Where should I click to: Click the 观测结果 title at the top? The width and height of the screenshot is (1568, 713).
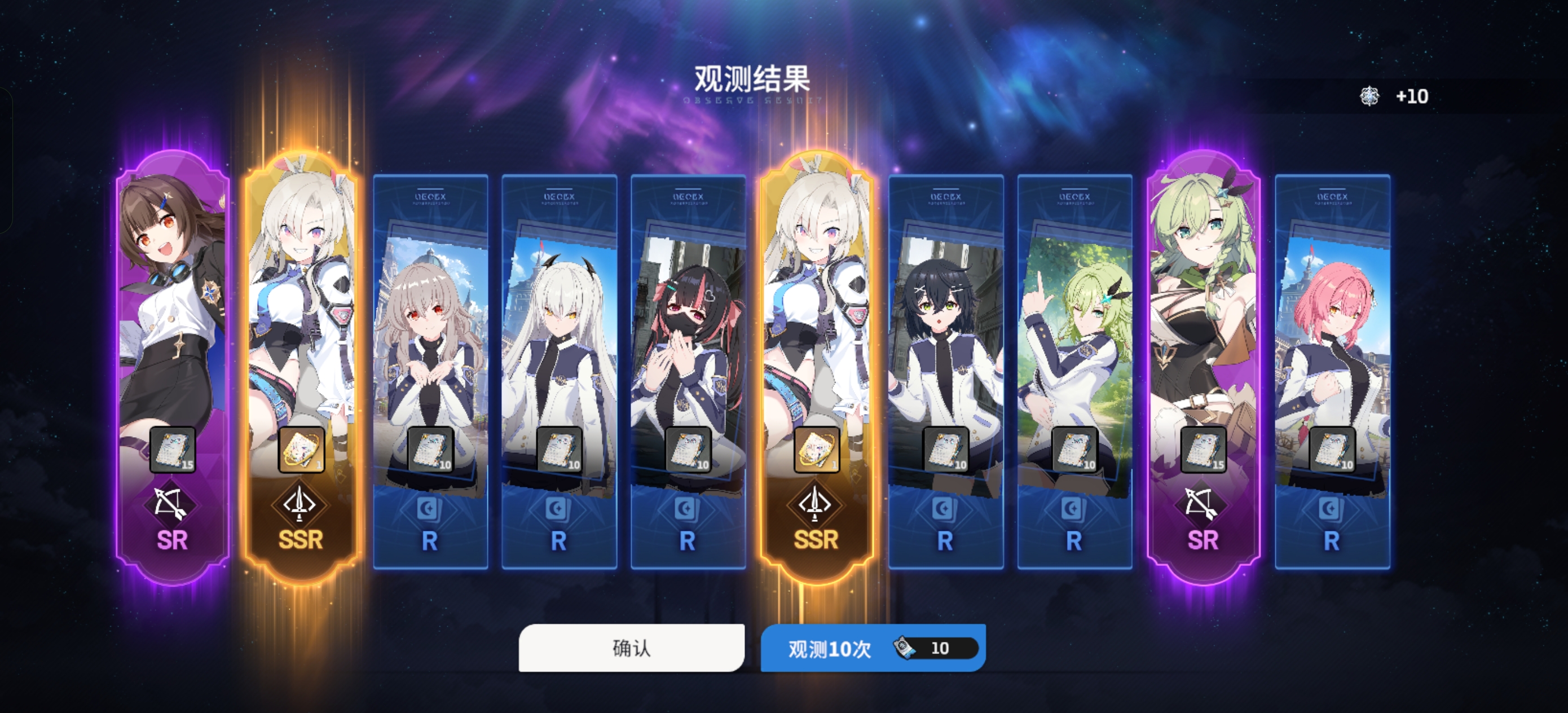pos(753,78)
